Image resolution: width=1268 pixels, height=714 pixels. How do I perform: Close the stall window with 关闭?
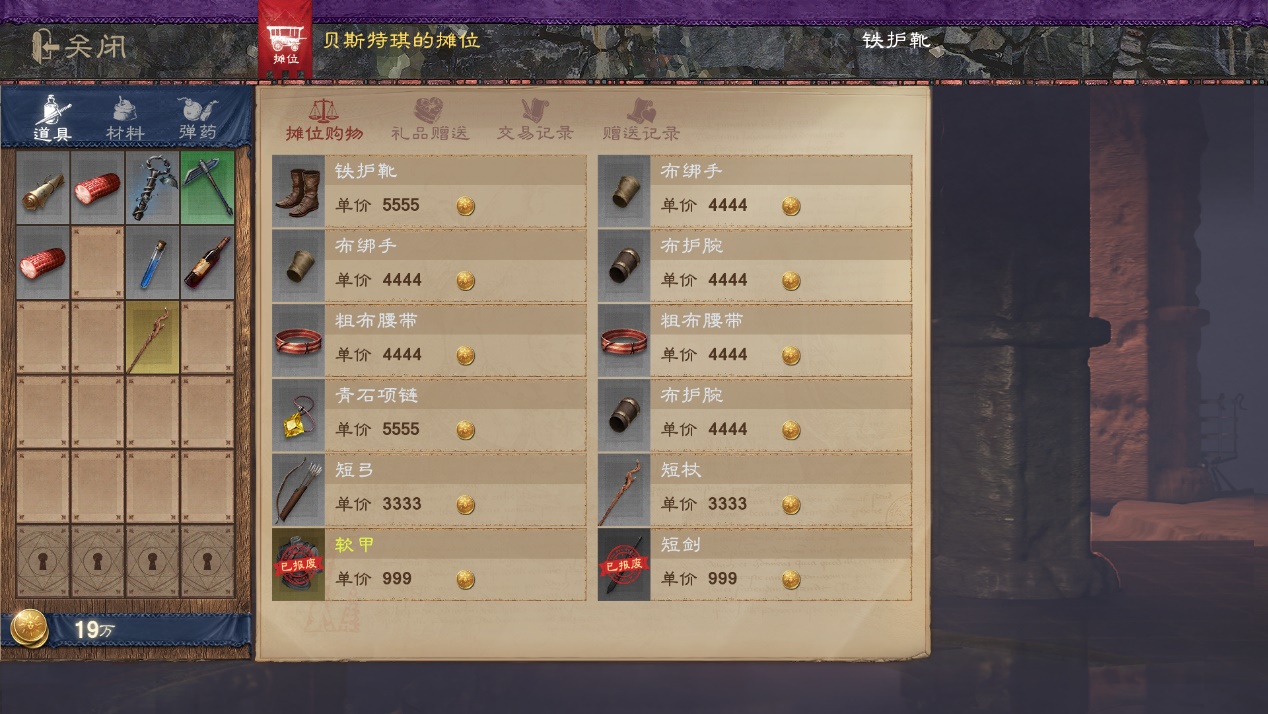pos(78,46)
